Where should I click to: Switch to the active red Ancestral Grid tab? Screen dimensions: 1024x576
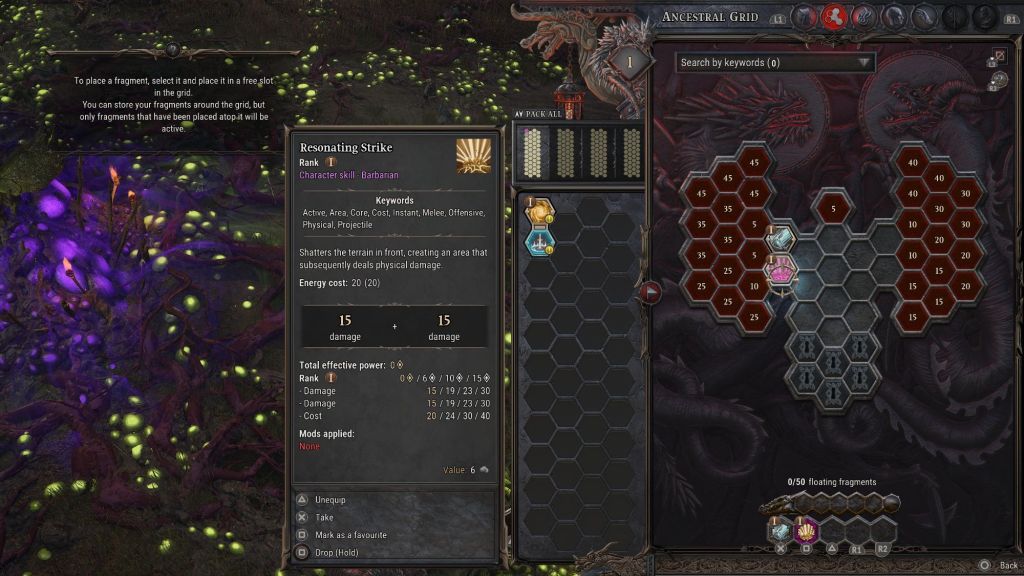834,16
